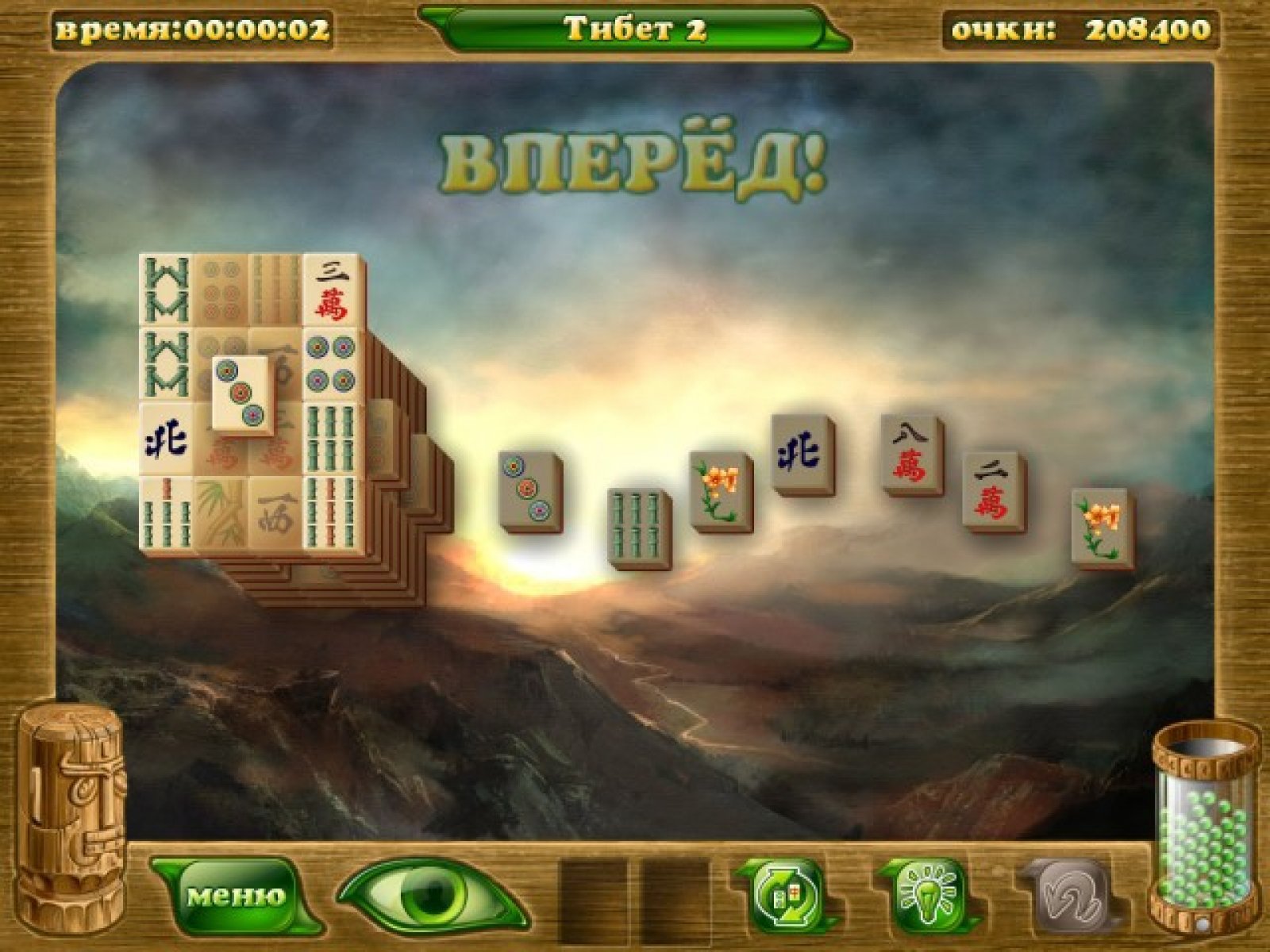Open the меню button
Viewport: 1270px width, 952px height.
(x=236, y=896)
